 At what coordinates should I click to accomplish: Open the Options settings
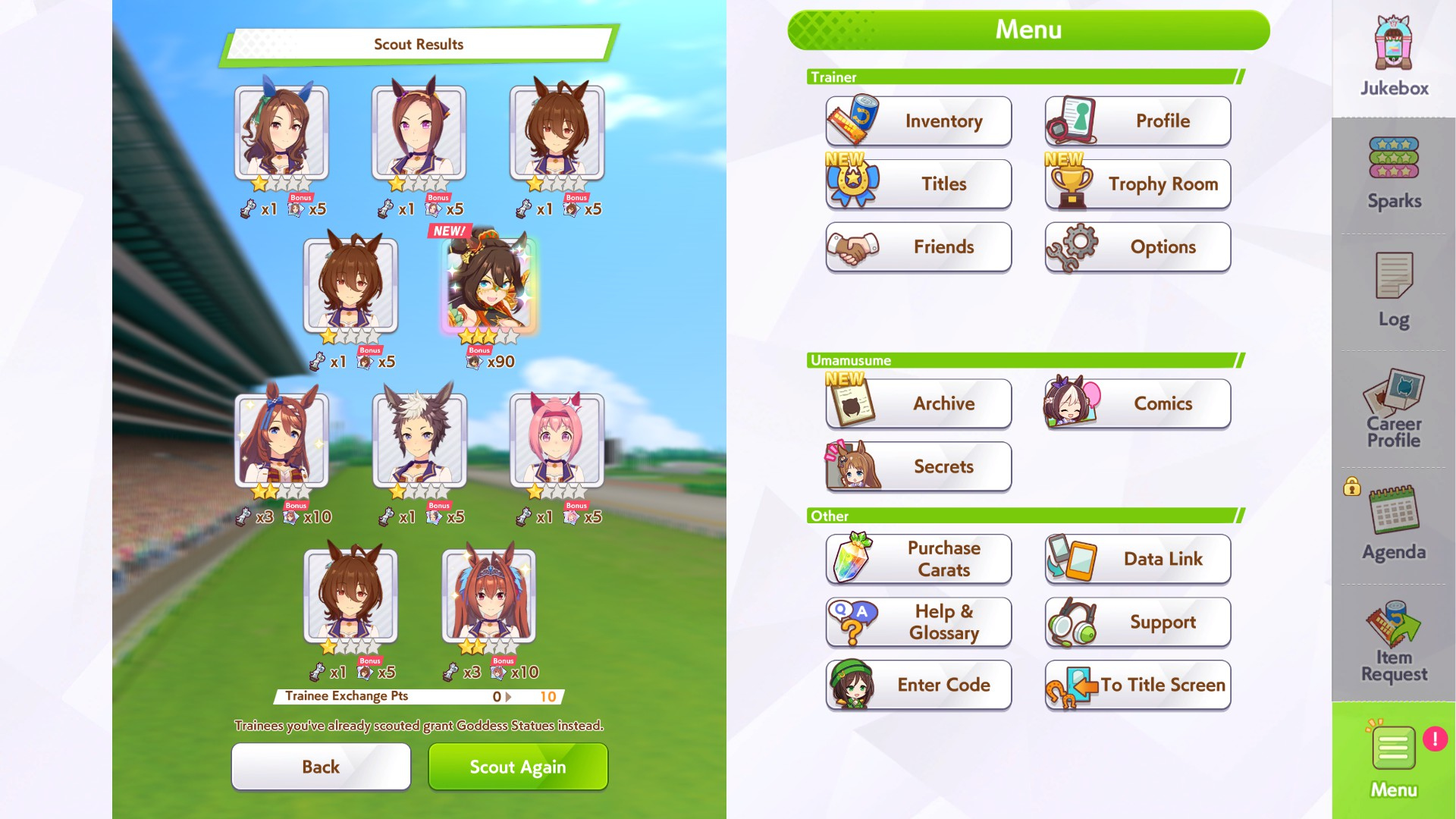pyautogui.click(x=1137, y=247)
